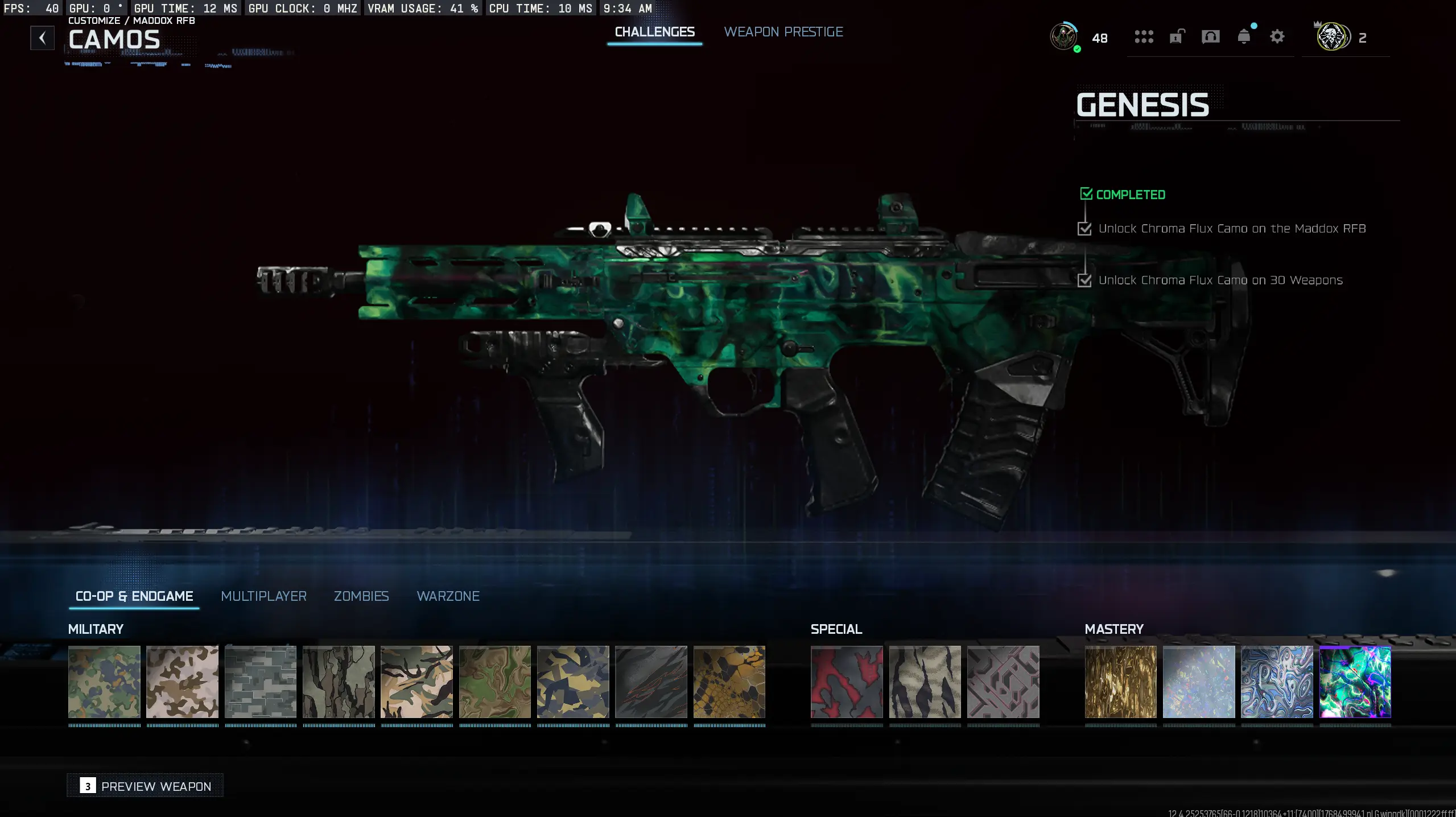
Task: Open the voice chat headset icon
Action: tap(1210, 37)
